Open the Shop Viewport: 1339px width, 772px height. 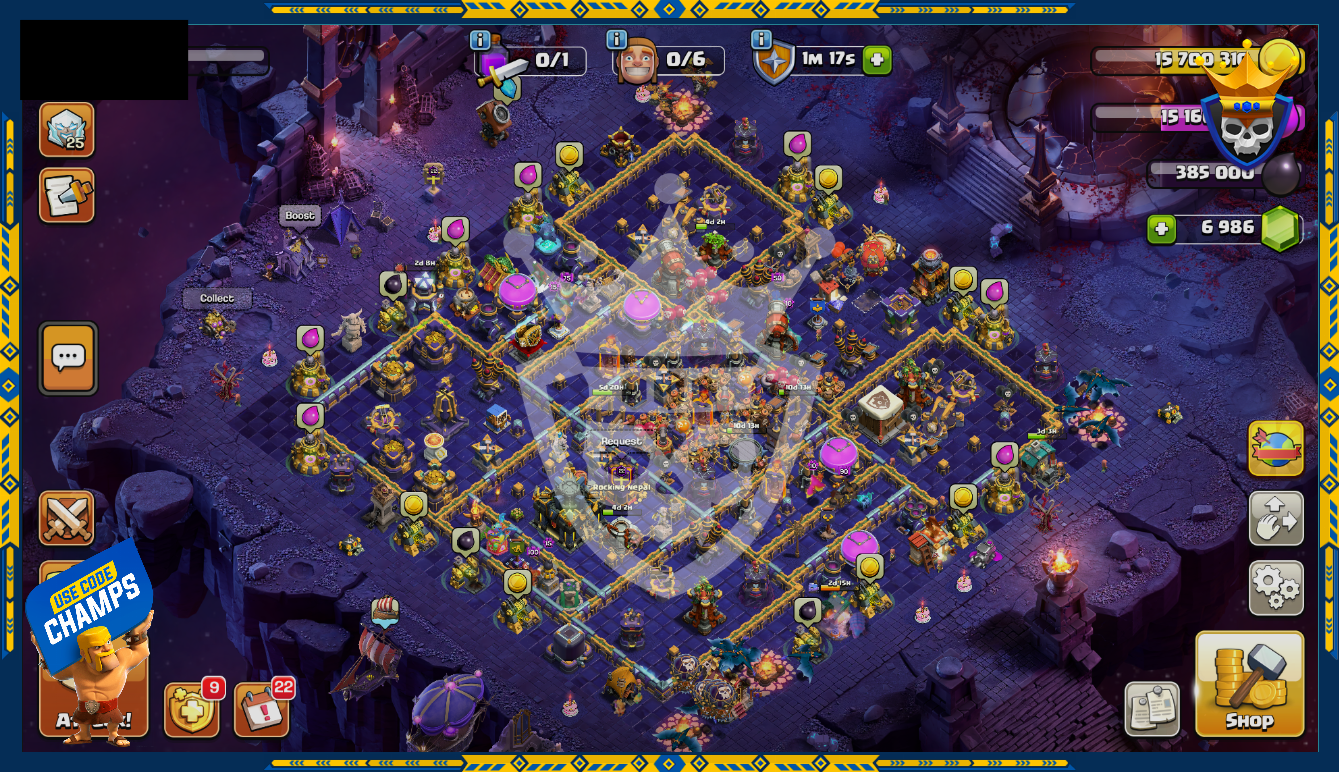point(1249,684)
